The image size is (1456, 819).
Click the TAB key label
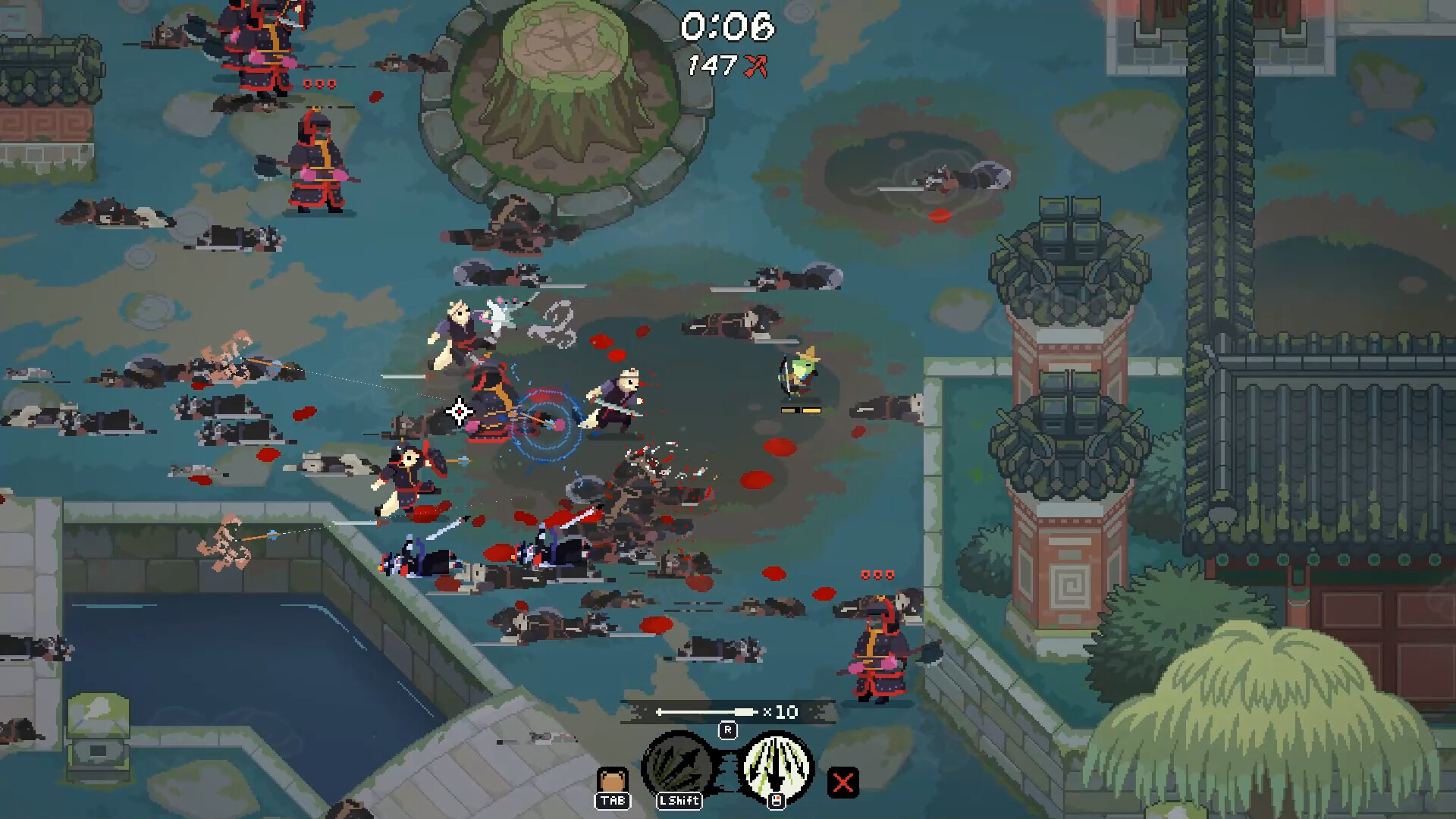(x=613, y=801)
